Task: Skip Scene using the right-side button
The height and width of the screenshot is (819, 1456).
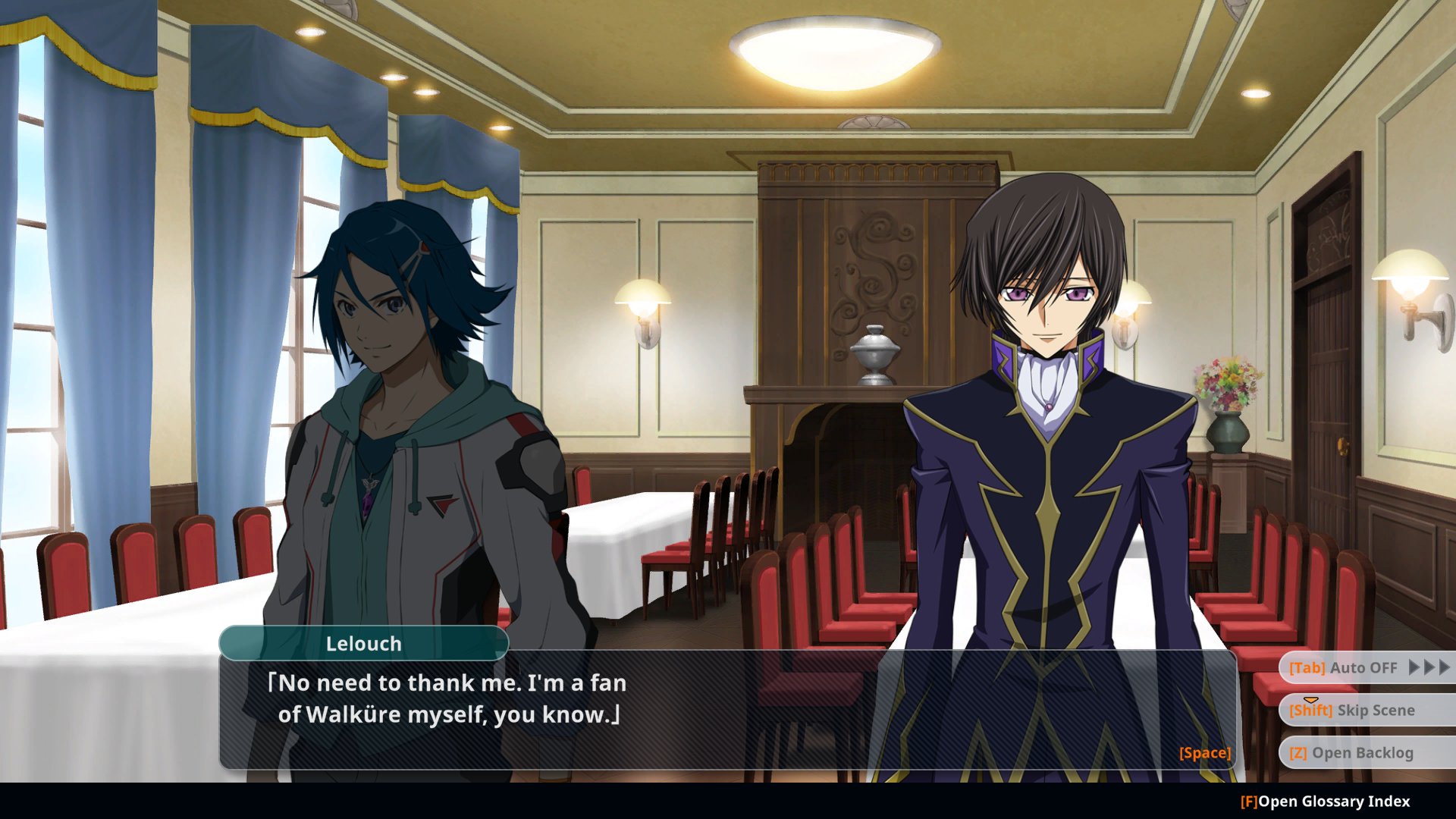Action: [1365, 711]
